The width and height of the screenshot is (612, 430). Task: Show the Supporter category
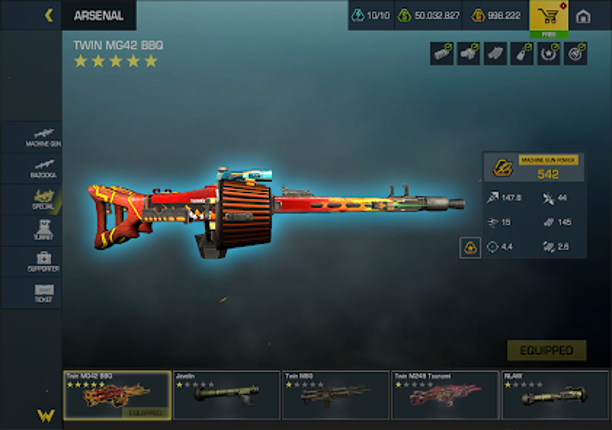[43, 261]
